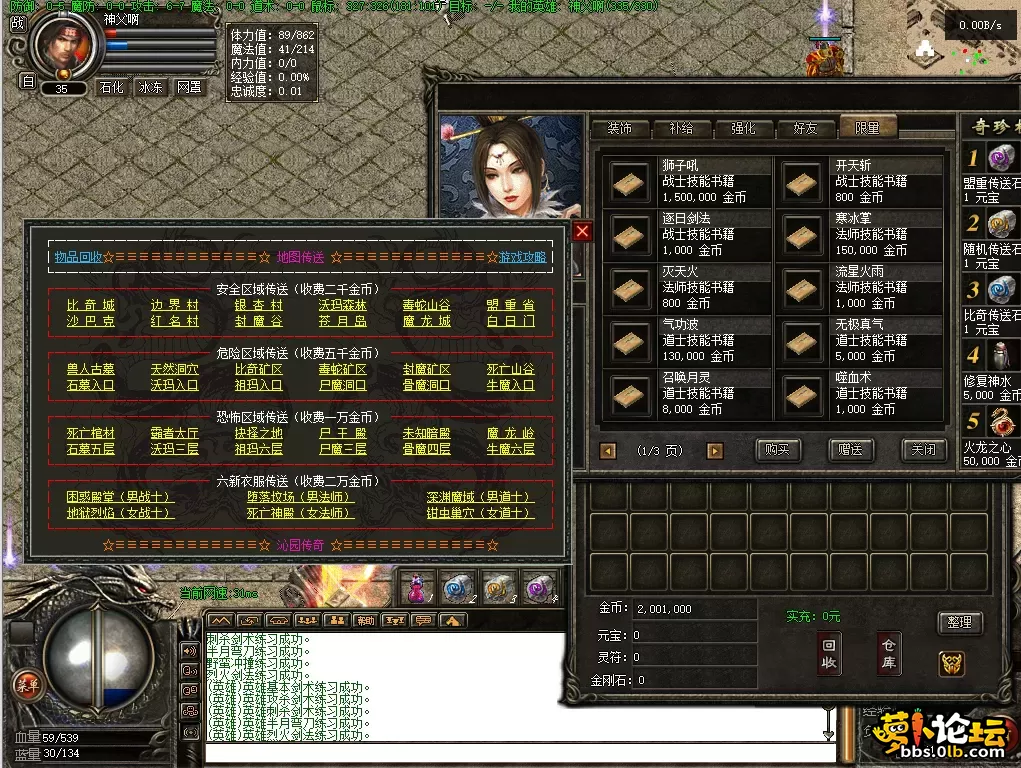The image size is (1021, 768).
Task: Buy the selected item with 购买
Action: pyautogui.click(x=777, y=450)
